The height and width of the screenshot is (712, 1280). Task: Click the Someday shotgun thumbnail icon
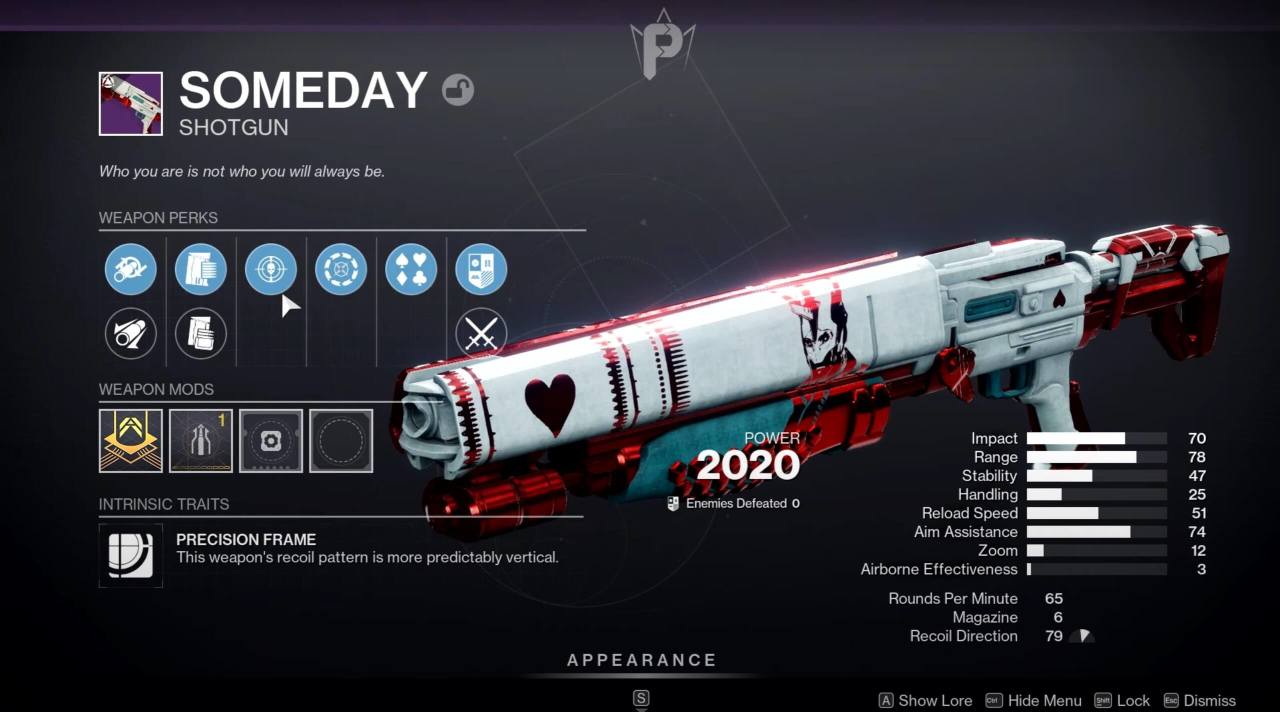(x=131, y=104)
